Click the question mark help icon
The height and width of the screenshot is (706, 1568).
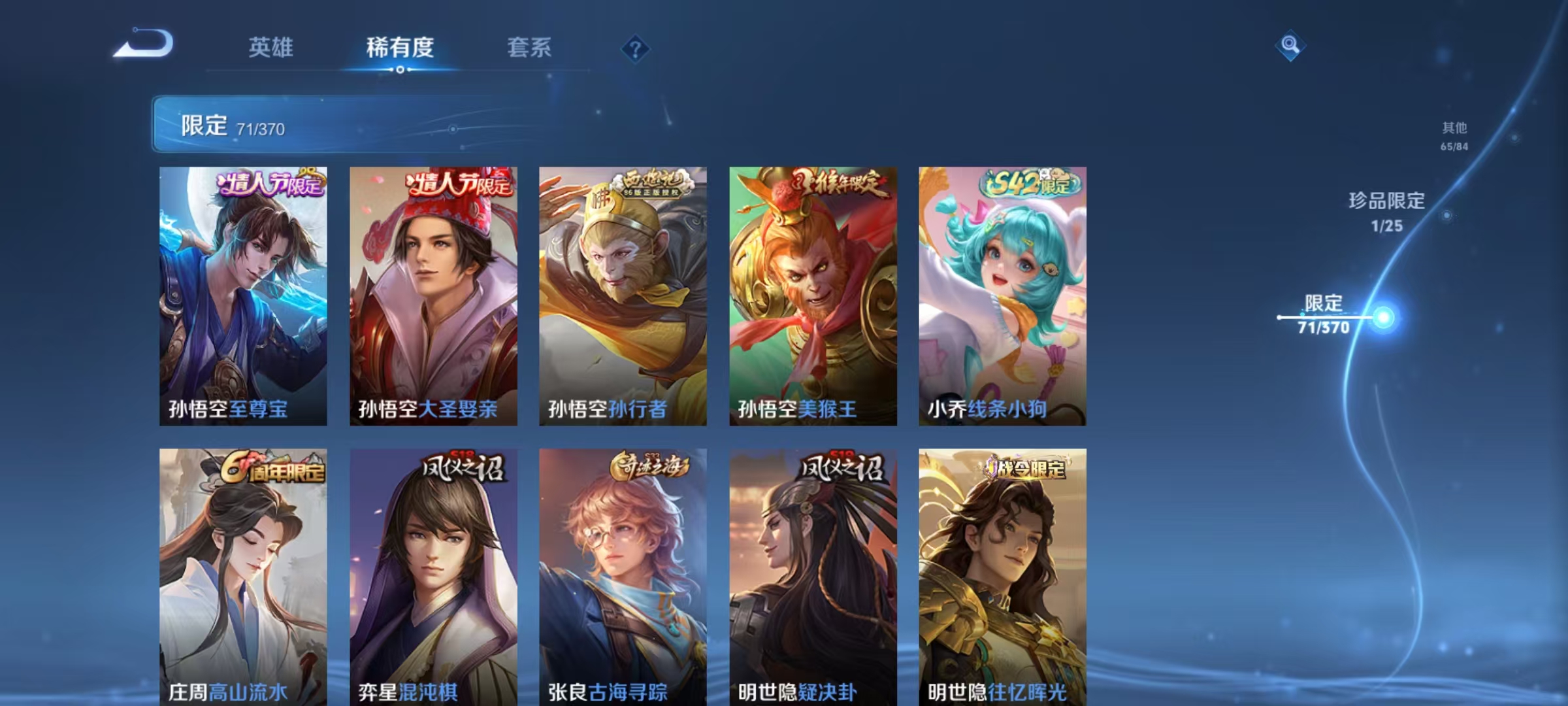636,47
